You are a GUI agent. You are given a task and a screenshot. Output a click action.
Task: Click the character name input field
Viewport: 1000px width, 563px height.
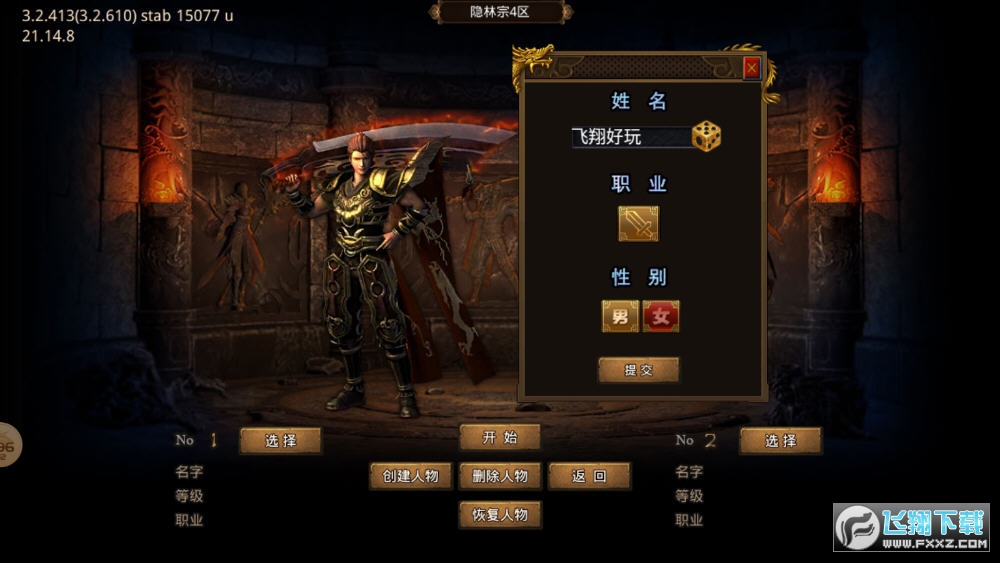click(630, 137)
